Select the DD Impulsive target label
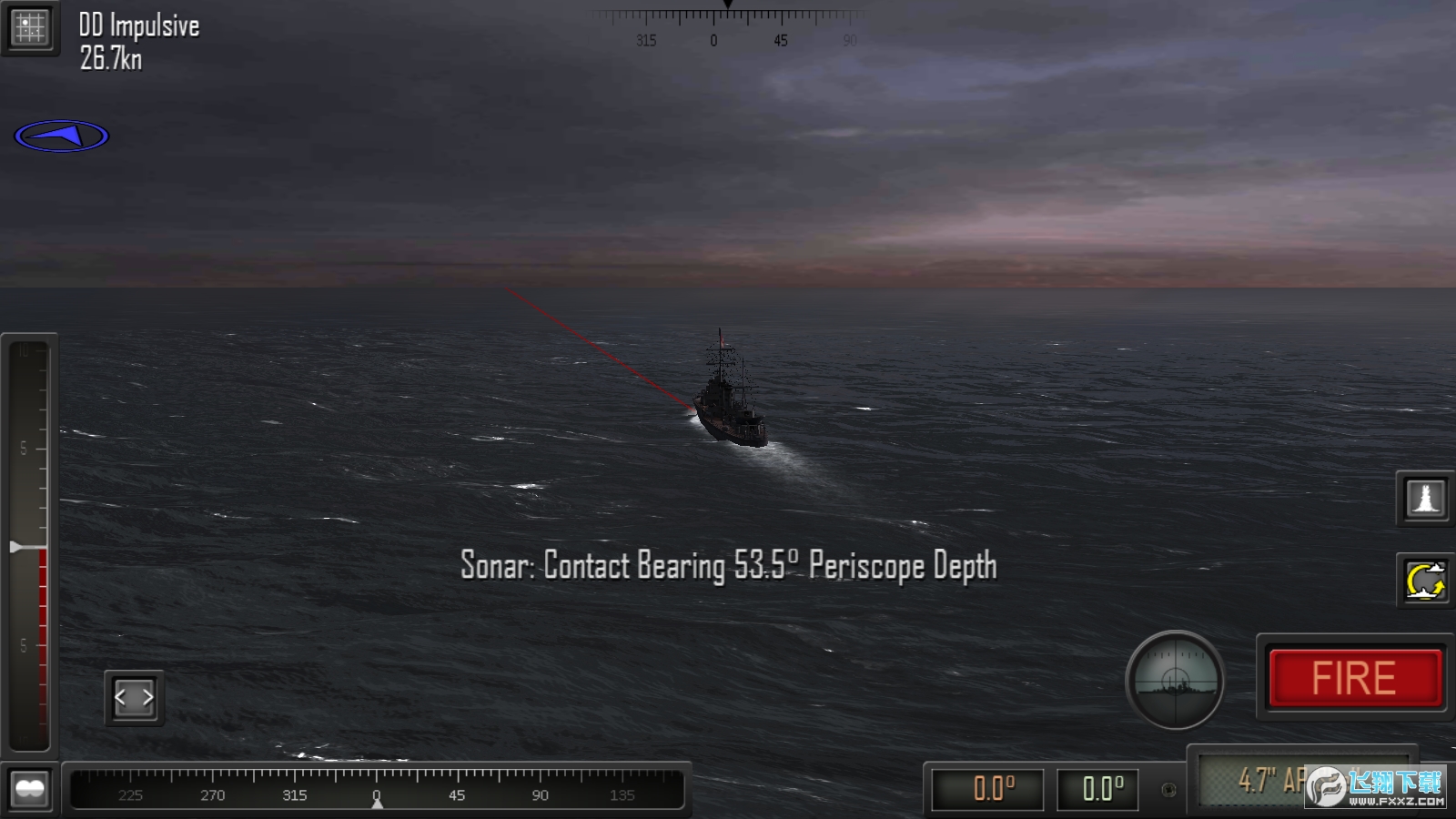 138,25
